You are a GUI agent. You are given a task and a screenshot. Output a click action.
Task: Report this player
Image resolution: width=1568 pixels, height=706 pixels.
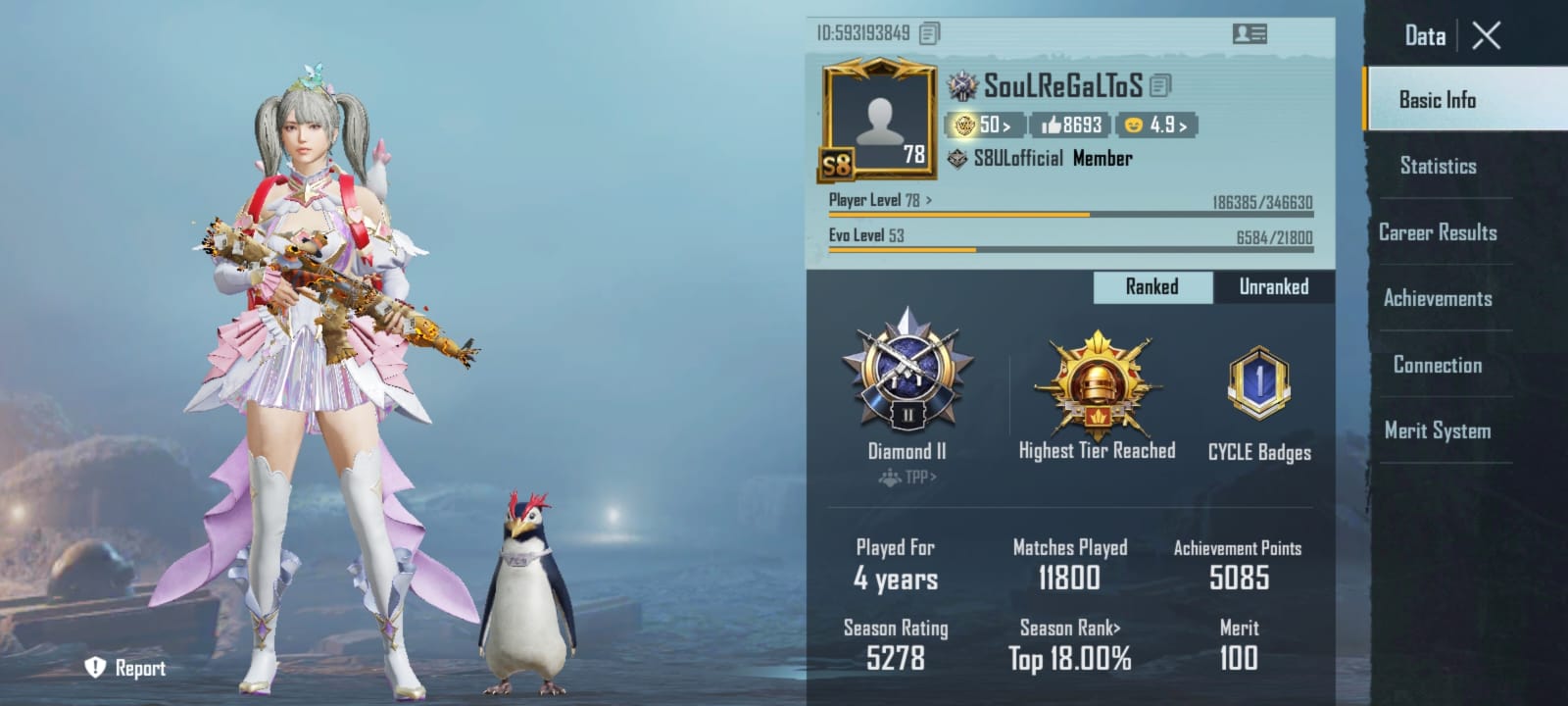125,668
